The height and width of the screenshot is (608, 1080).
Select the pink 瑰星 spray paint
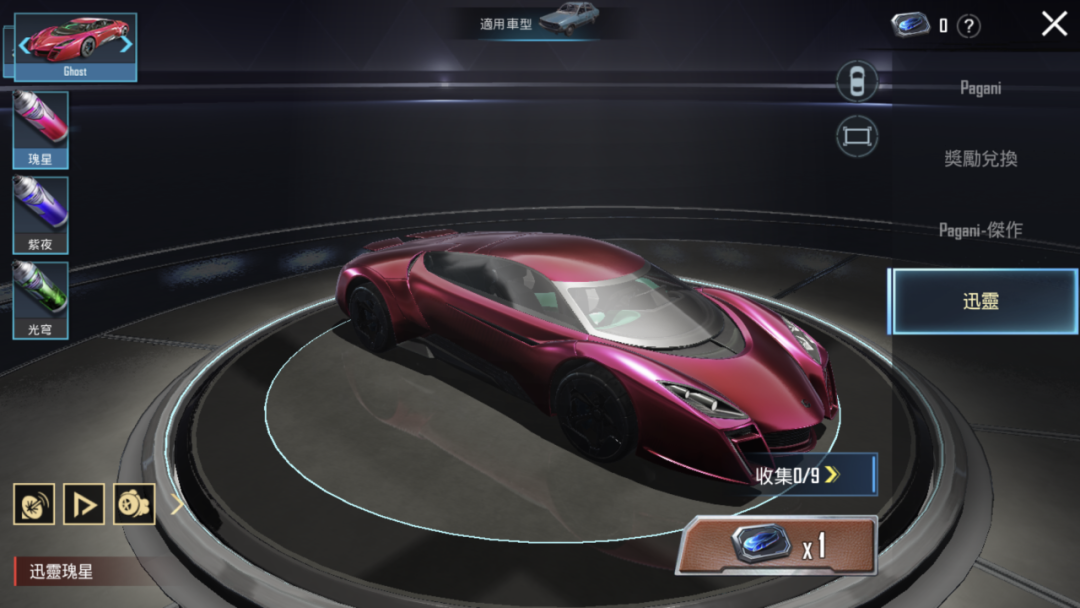(41, 128)
